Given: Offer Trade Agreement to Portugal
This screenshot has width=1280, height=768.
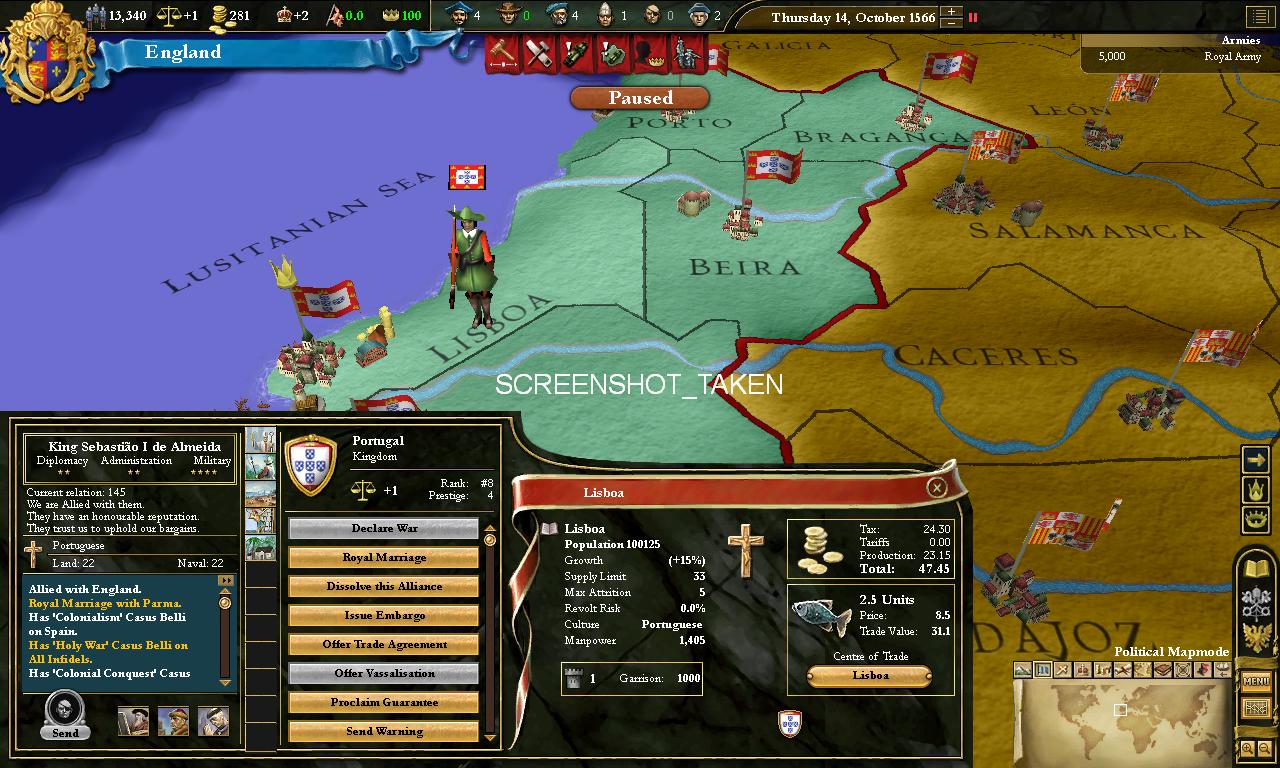Looking at the screenshot, I should 384,645.
